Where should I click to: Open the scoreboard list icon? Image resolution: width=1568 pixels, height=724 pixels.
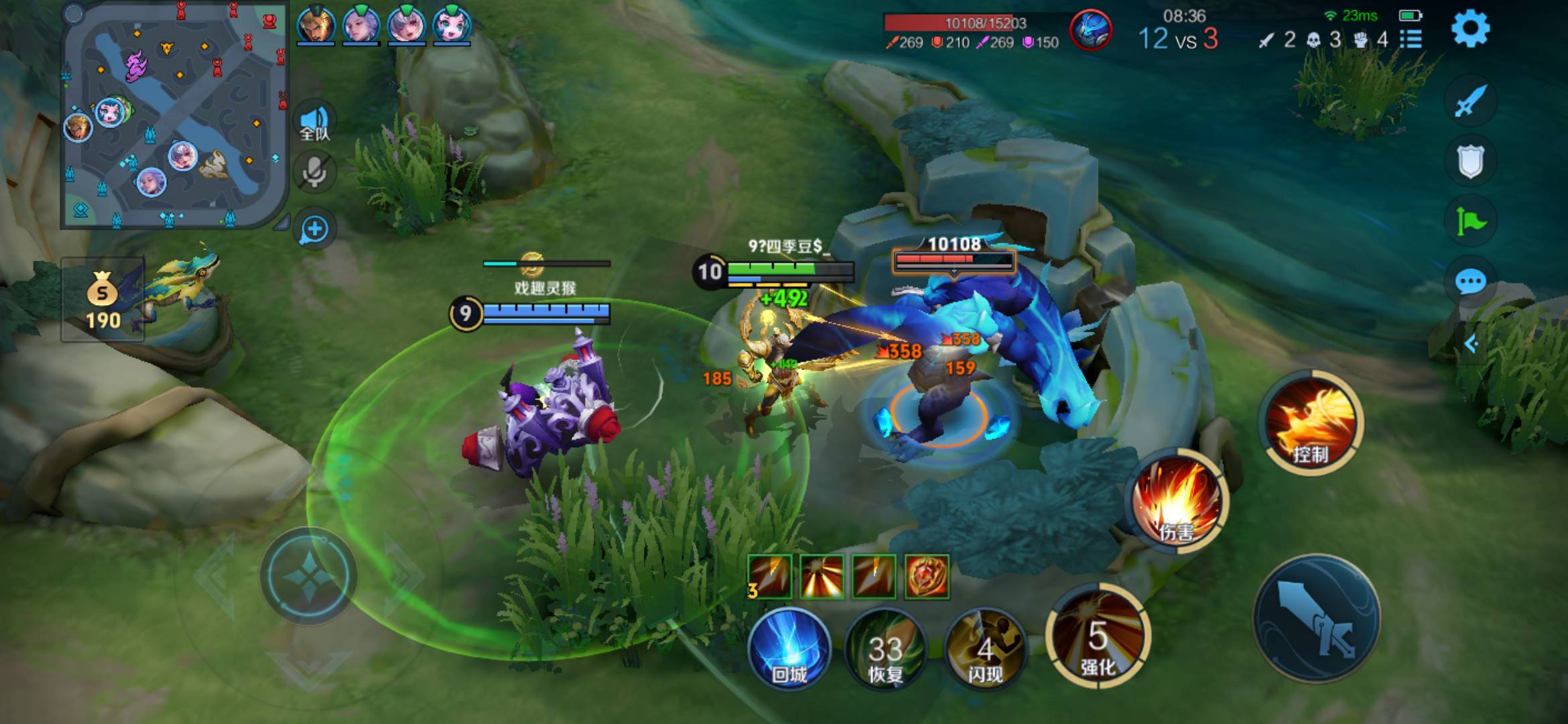point(1411,39)
